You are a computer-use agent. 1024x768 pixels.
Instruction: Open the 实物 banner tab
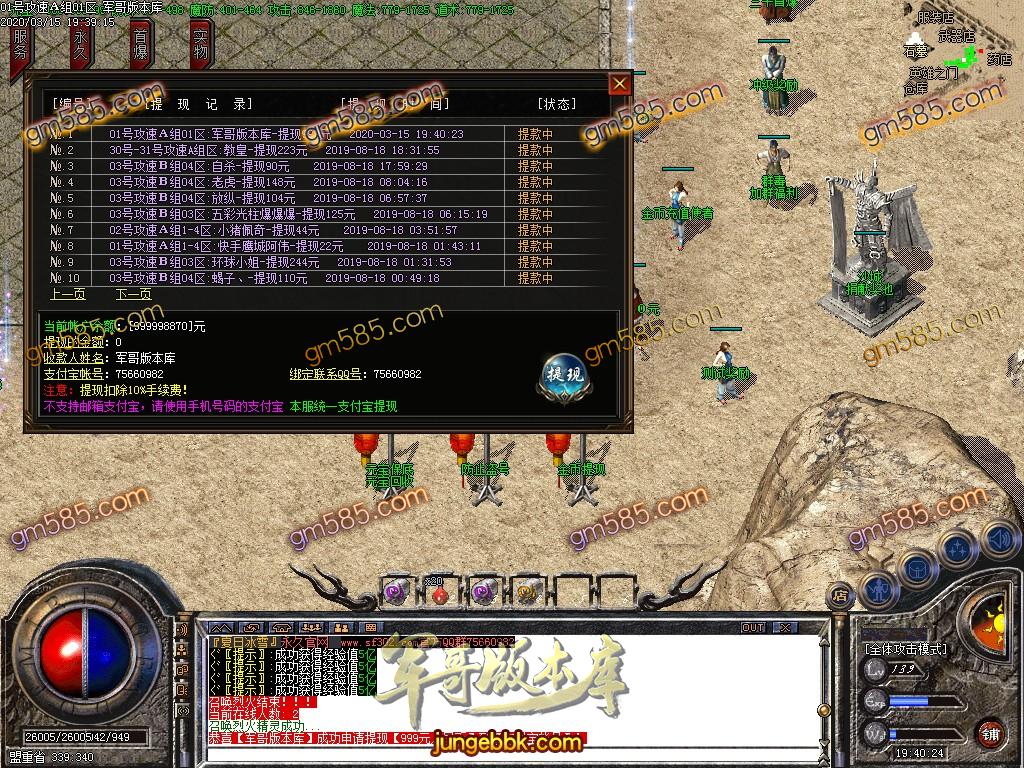pos(201,47)
